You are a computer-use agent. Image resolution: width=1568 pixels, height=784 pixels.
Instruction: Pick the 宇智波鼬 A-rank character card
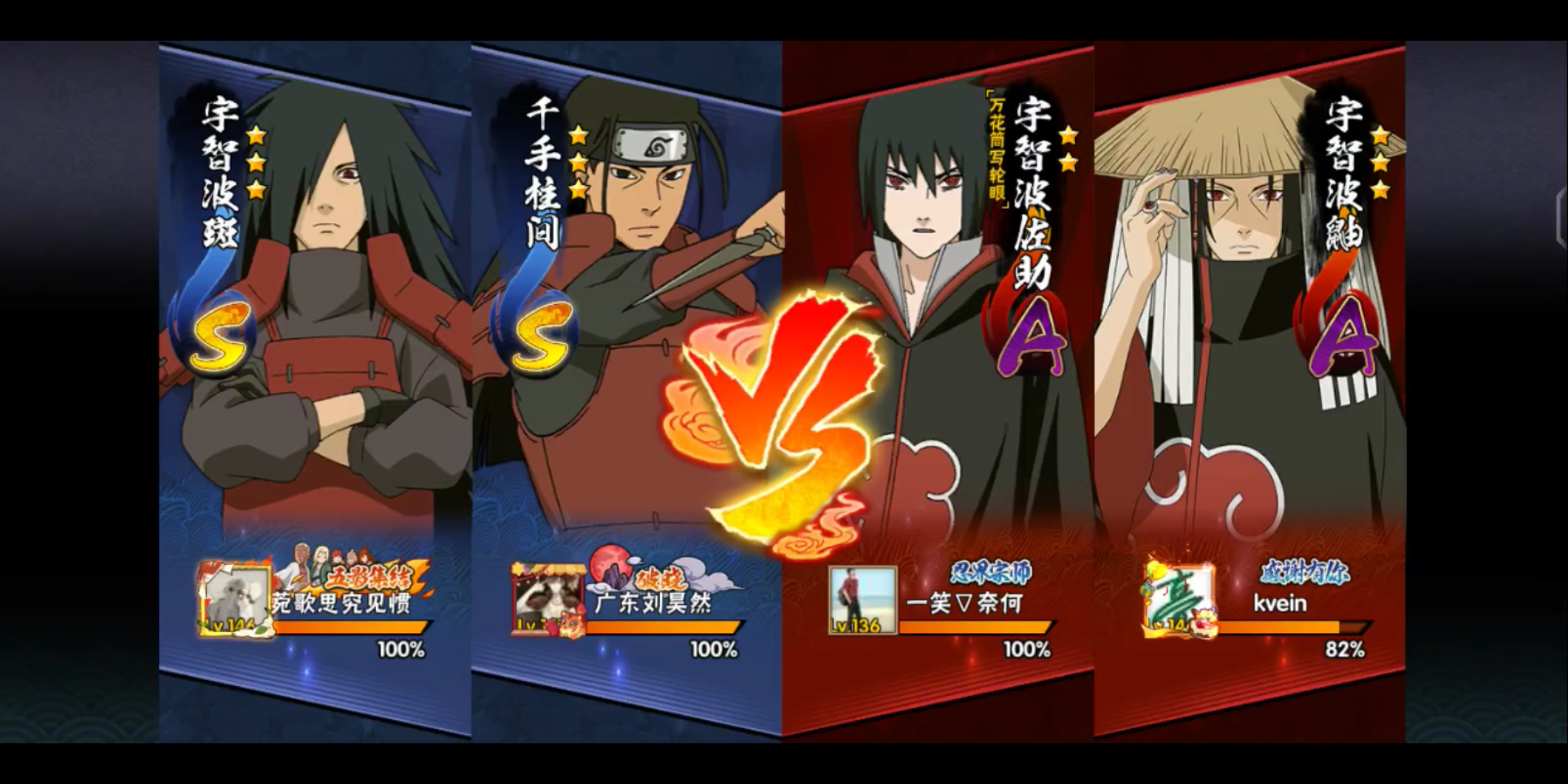click(x=1250, y=327)
